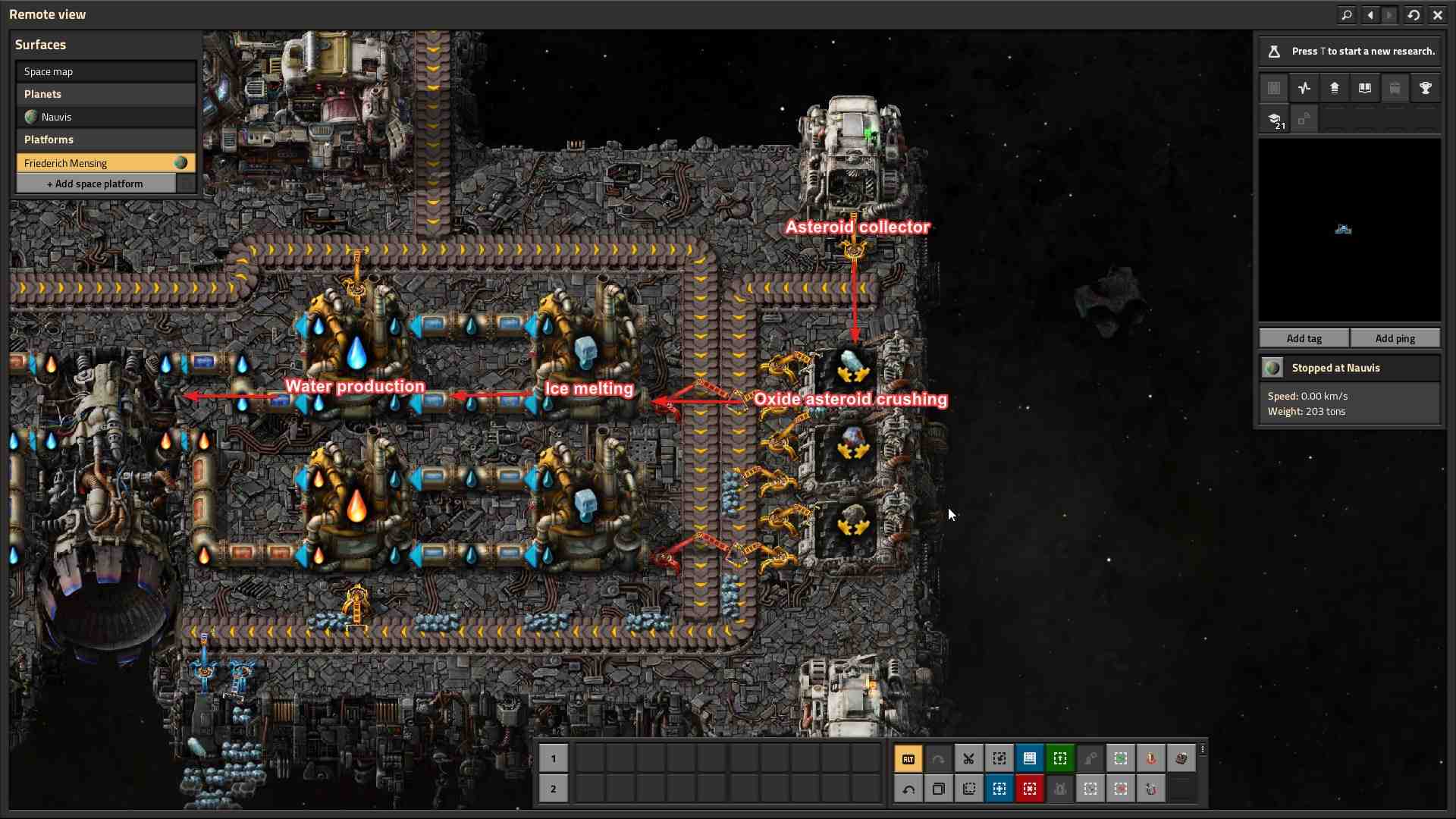Select the red deconstruction planner tool
1456x819 pixels.
(1029, 789)
